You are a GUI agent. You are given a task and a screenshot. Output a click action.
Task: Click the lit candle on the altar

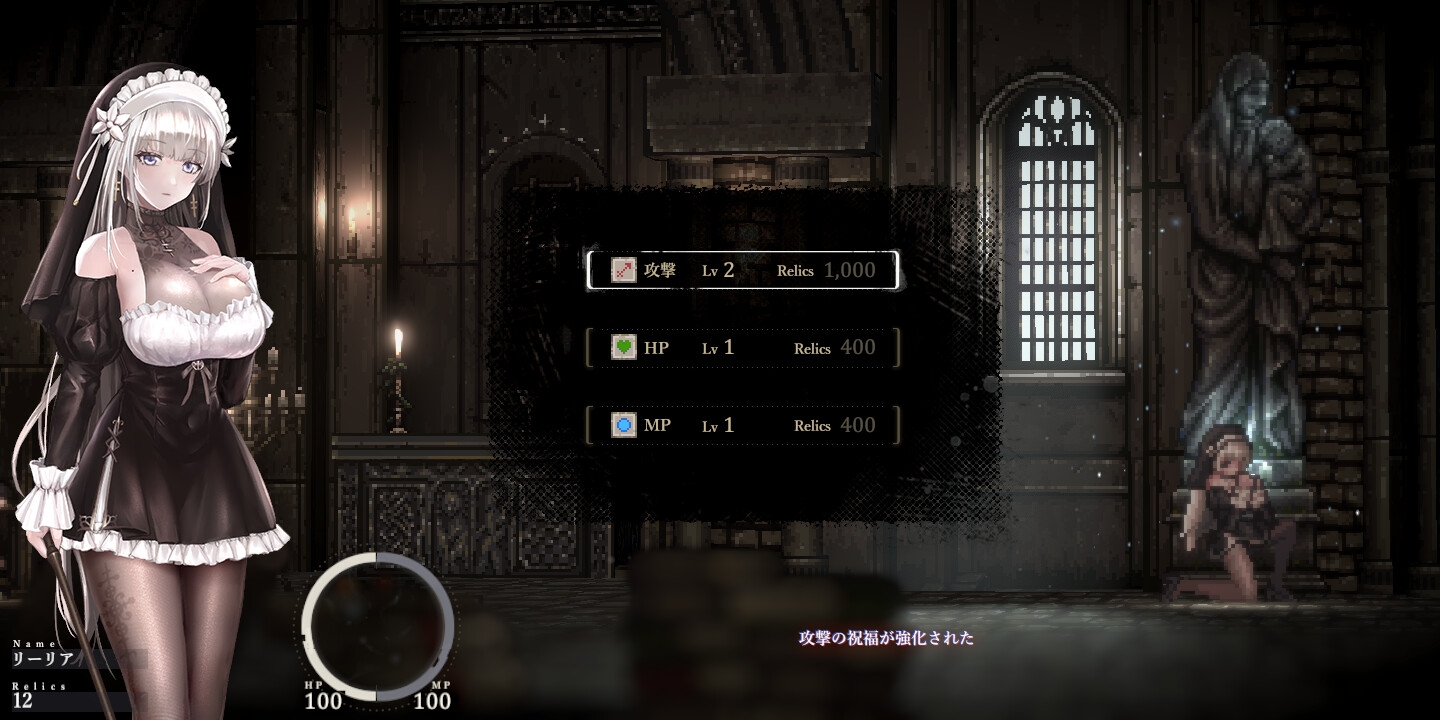coord(398,360)
